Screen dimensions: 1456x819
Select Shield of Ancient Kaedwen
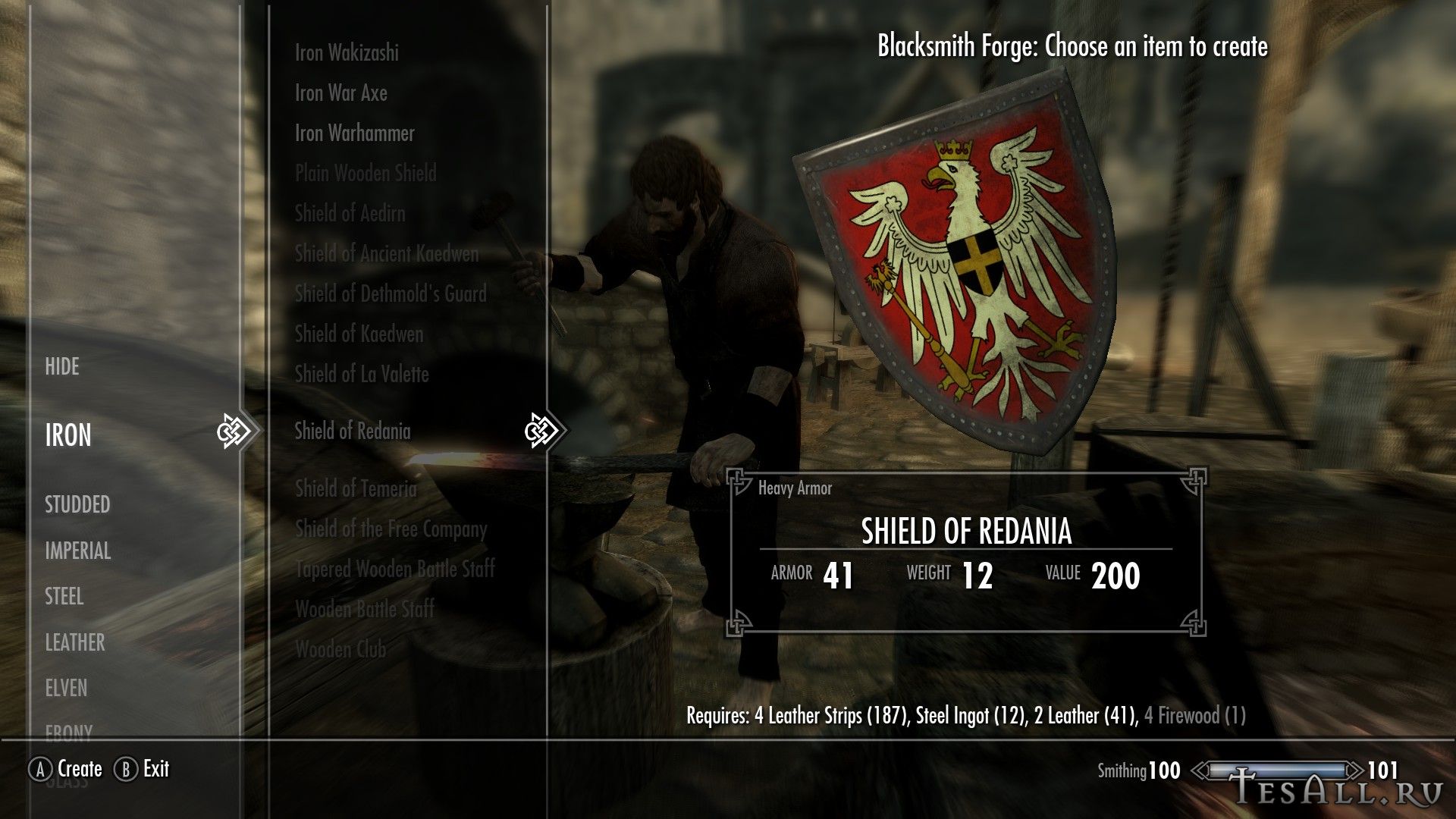pos(387,254)
